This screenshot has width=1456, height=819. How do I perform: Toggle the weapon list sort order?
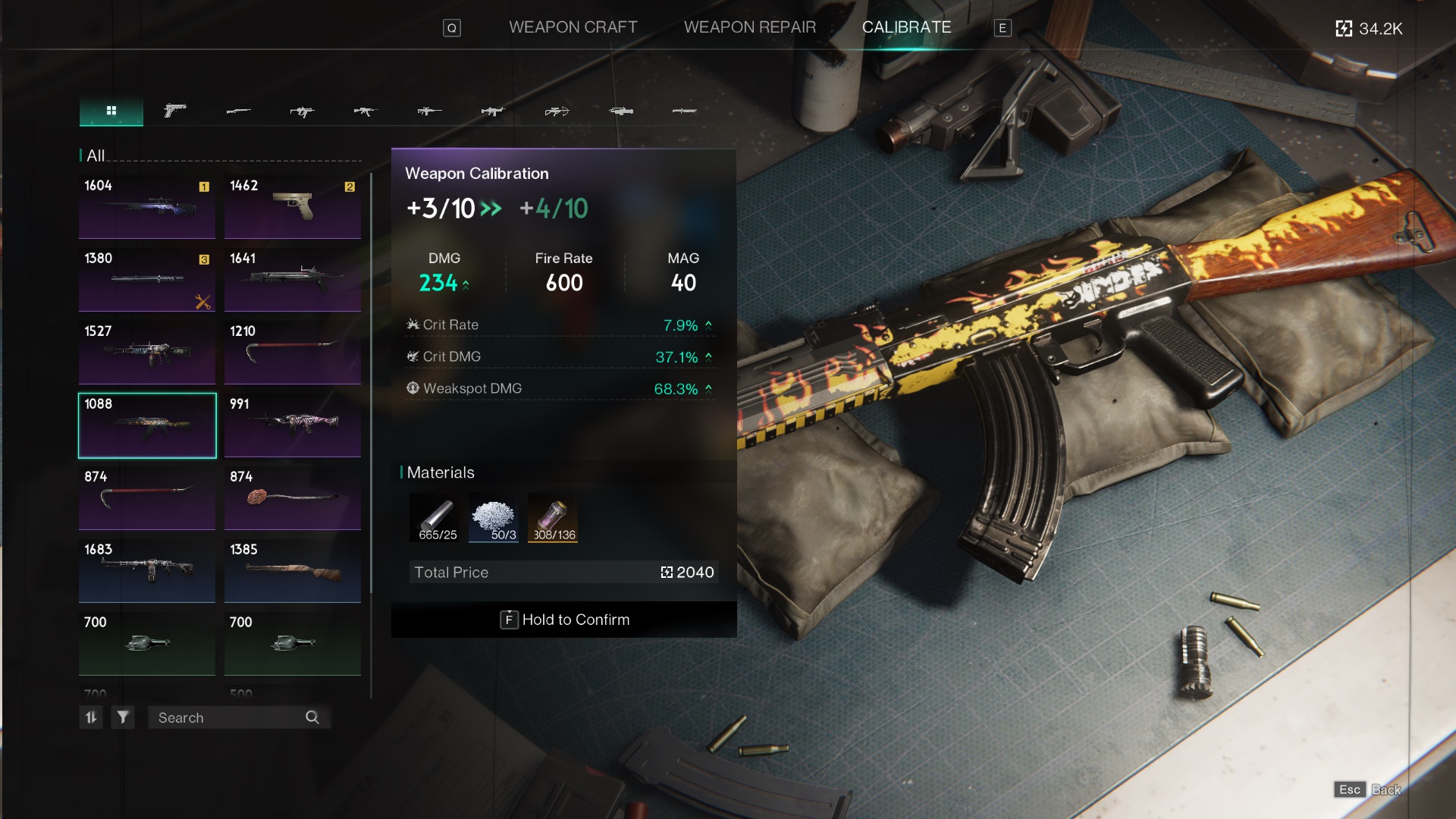coord(91,717)
